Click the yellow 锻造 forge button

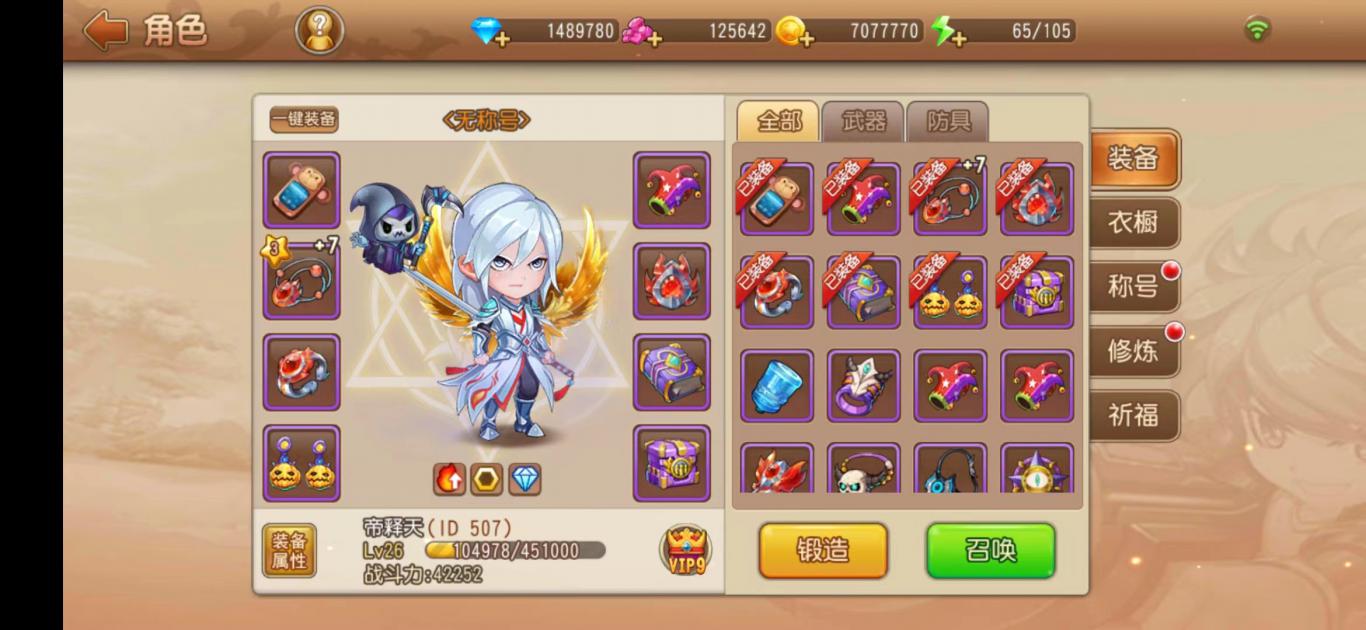[x=823, y=550]
